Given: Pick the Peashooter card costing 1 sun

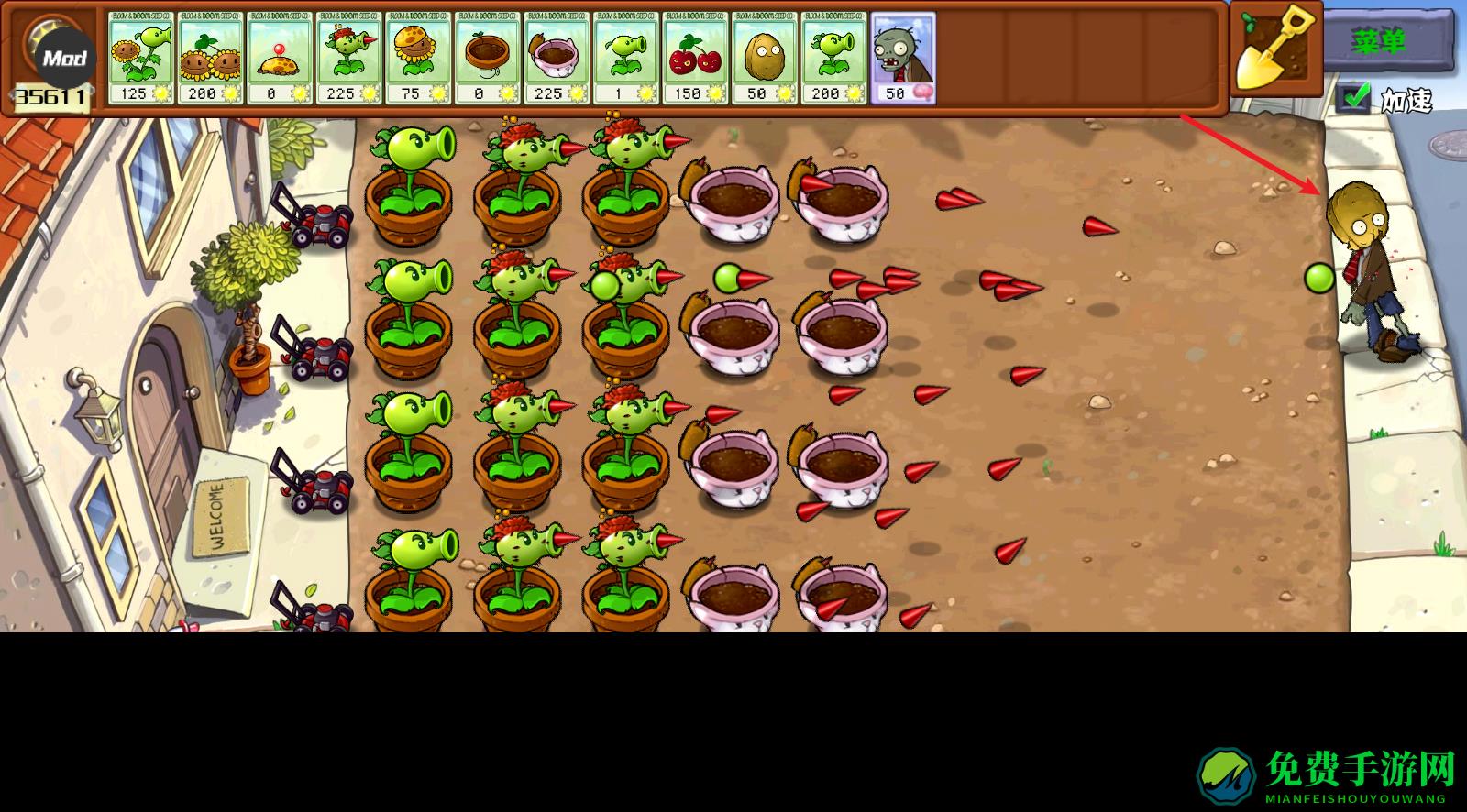Looking at the screenshot, I should coord(626,57).
